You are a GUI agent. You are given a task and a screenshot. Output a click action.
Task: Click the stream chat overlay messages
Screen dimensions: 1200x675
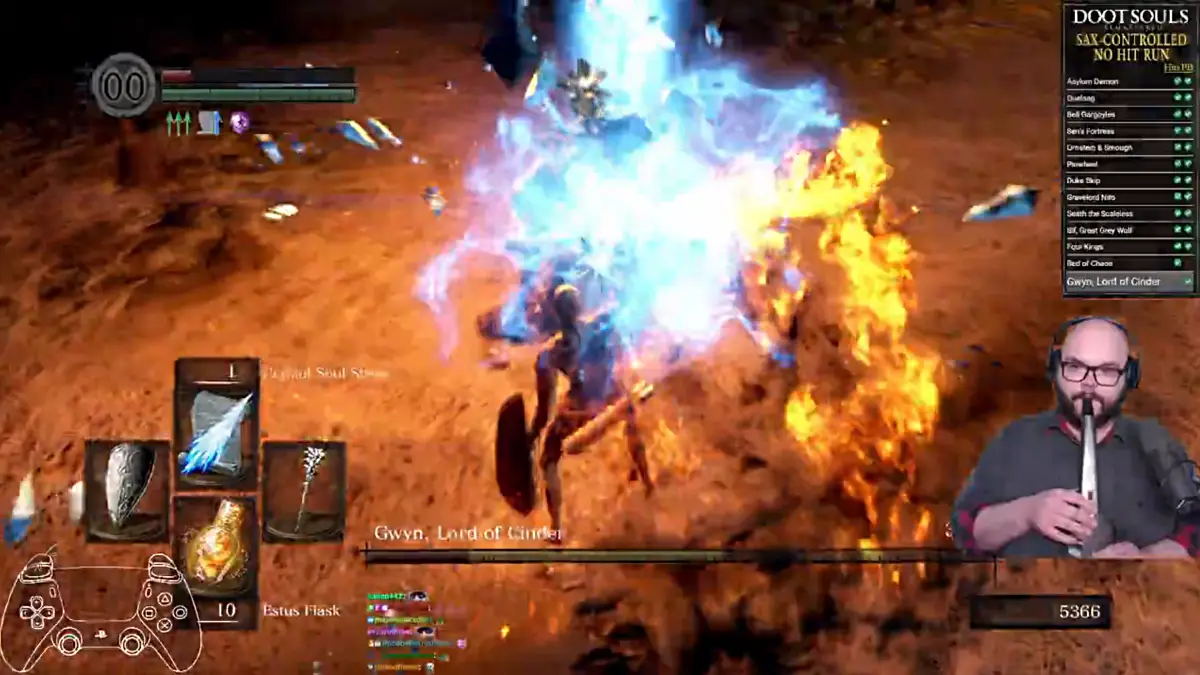[x=412, y=629]
